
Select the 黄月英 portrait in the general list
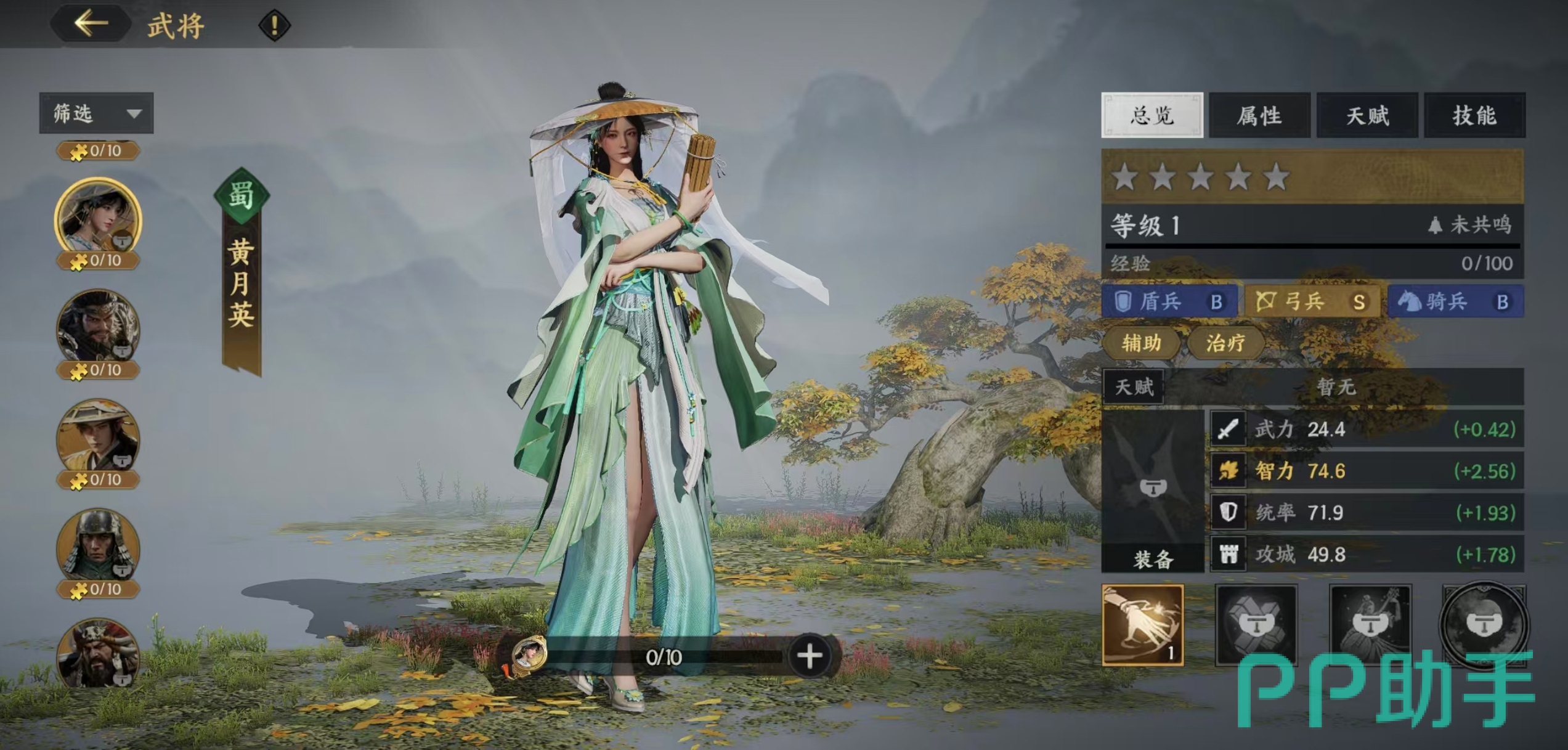(98, 217)
